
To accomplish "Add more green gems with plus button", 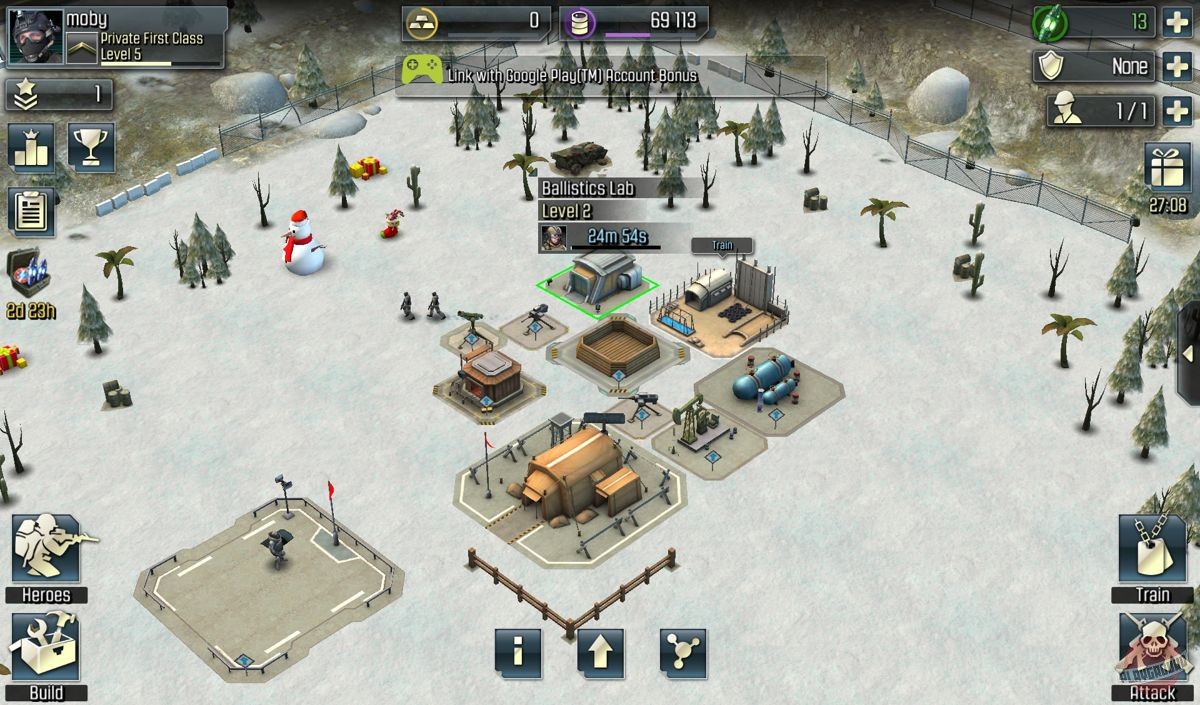I will (1177, 22).
